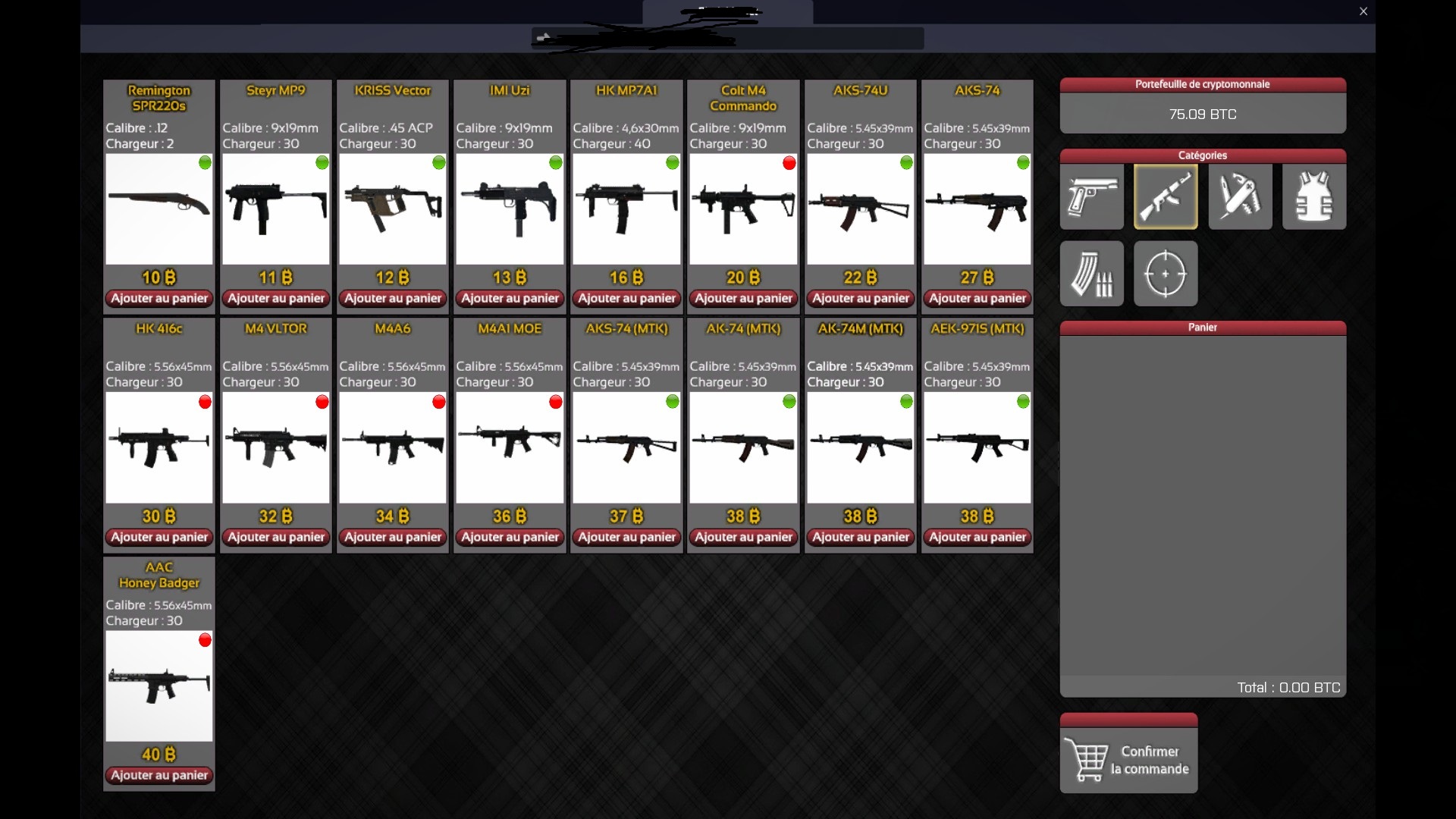Add the Remington SPR220s to the cart
Screen dimensions: 1456x819
pos(159,299)
